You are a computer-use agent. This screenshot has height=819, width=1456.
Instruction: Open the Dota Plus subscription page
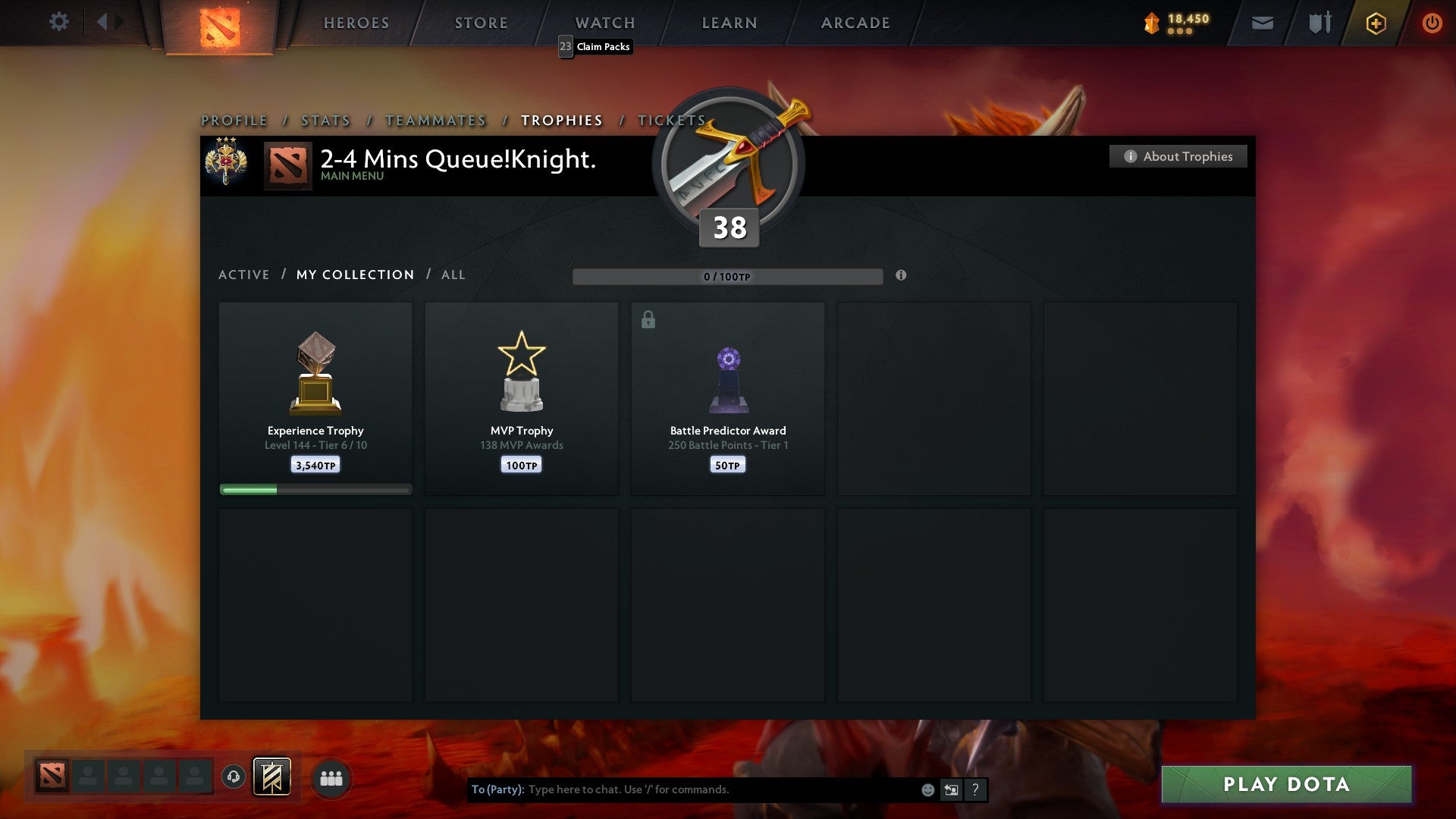(1375, 23)
